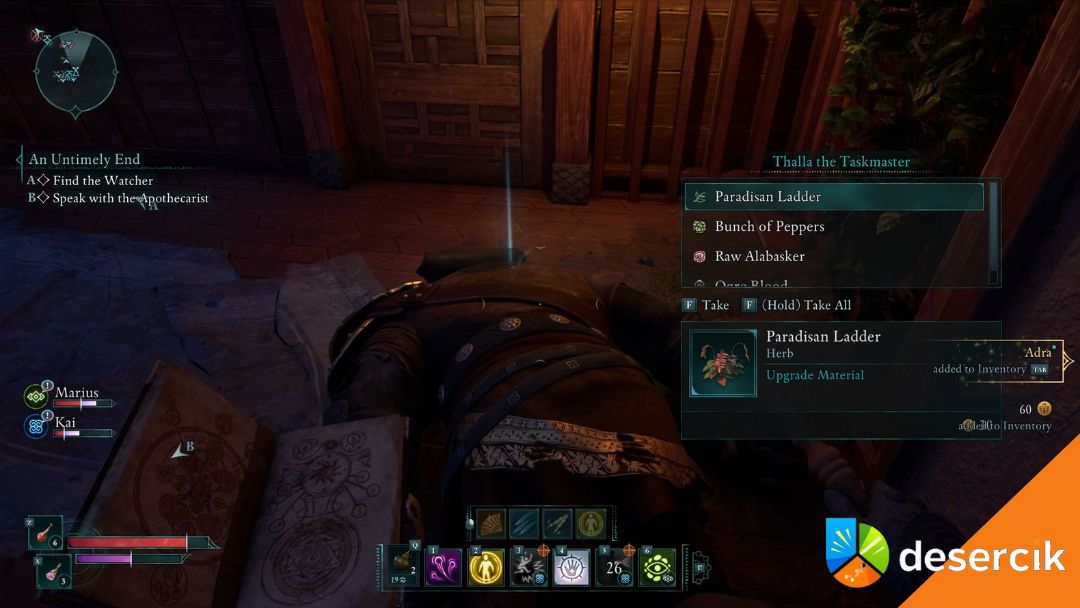The height and width of the screenshot is (608, 1080).
Task: Activate the green eye ability
Action: click(658, 567)
